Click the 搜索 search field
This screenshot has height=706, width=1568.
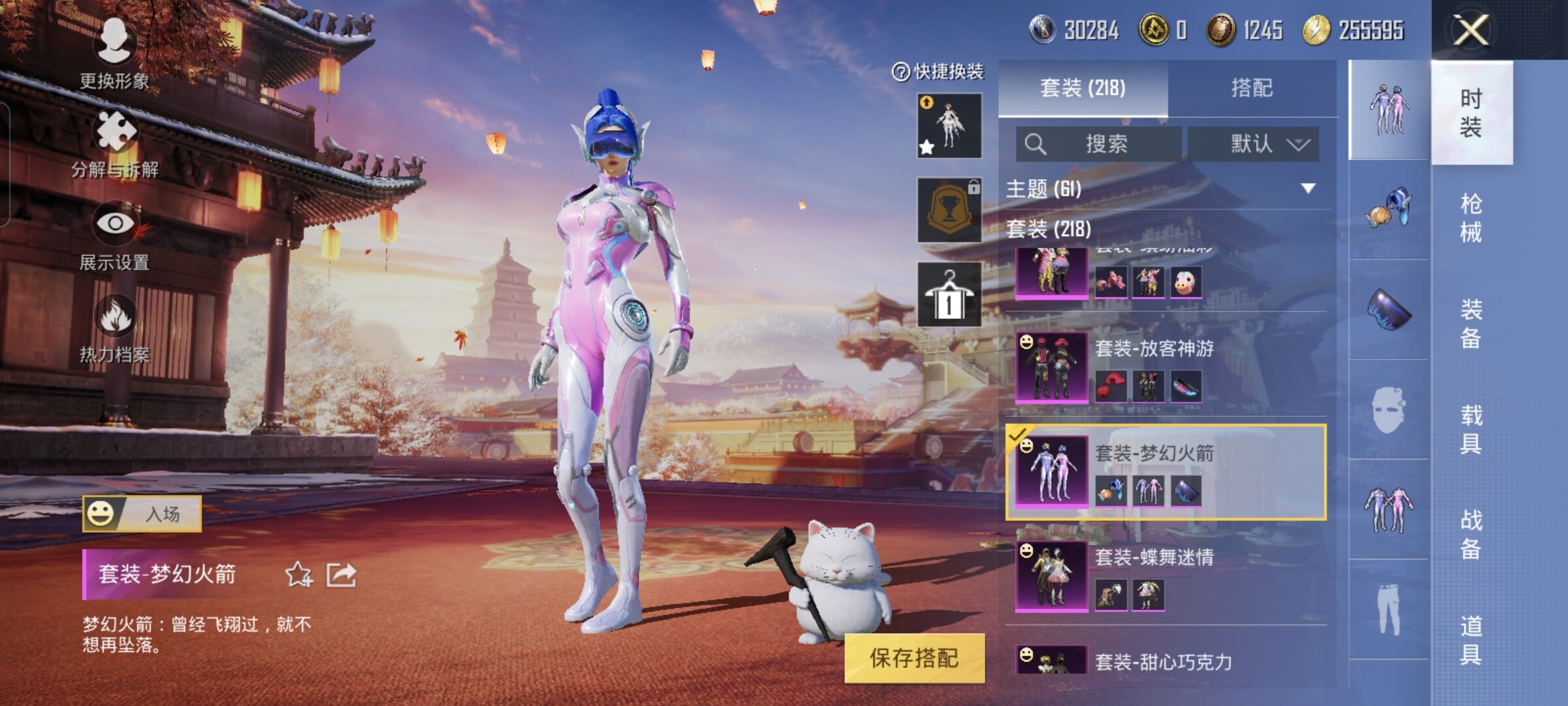click(1098, 144)
